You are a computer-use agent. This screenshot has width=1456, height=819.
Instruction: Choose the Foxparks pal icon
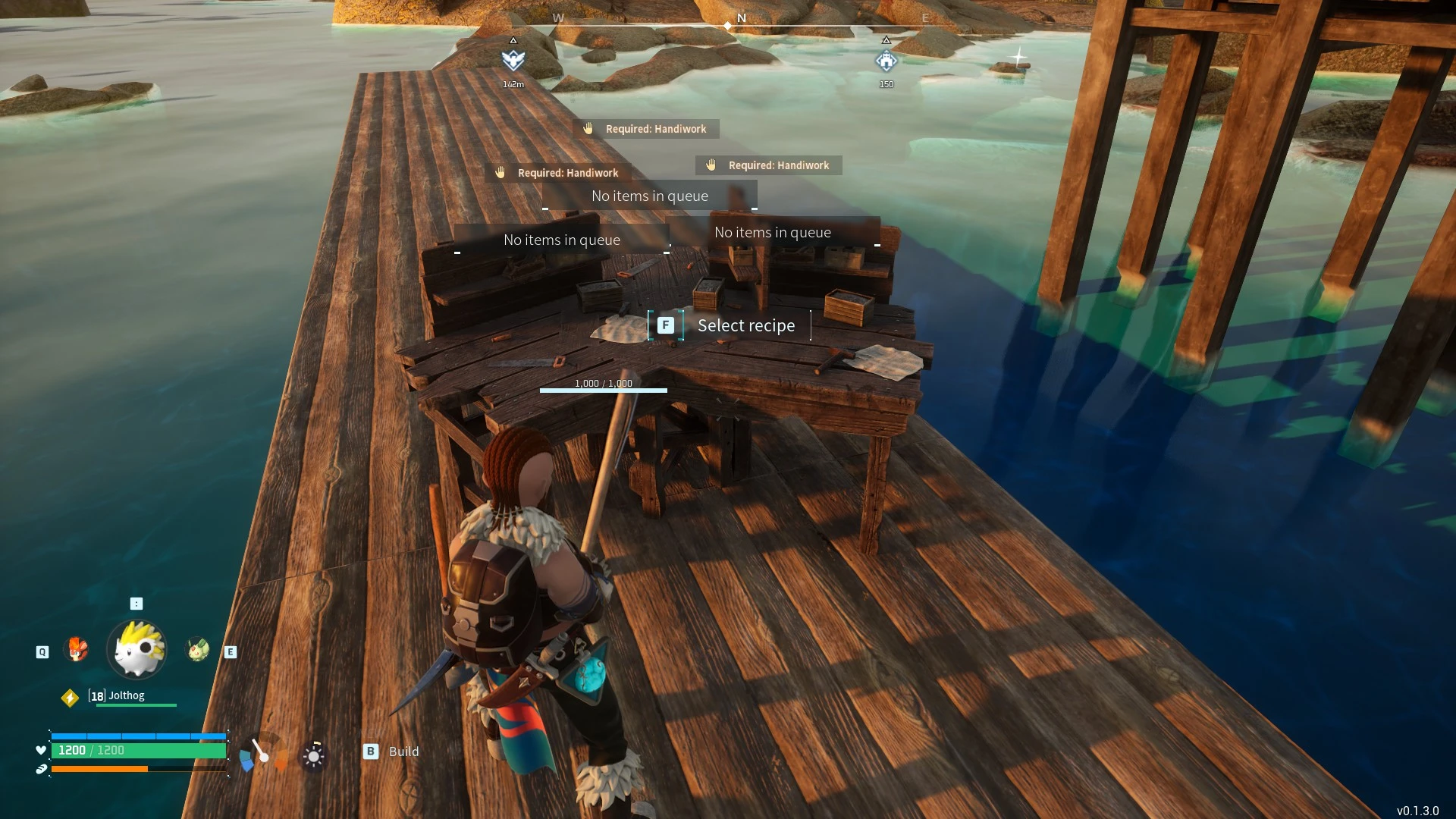coord(77,649)
